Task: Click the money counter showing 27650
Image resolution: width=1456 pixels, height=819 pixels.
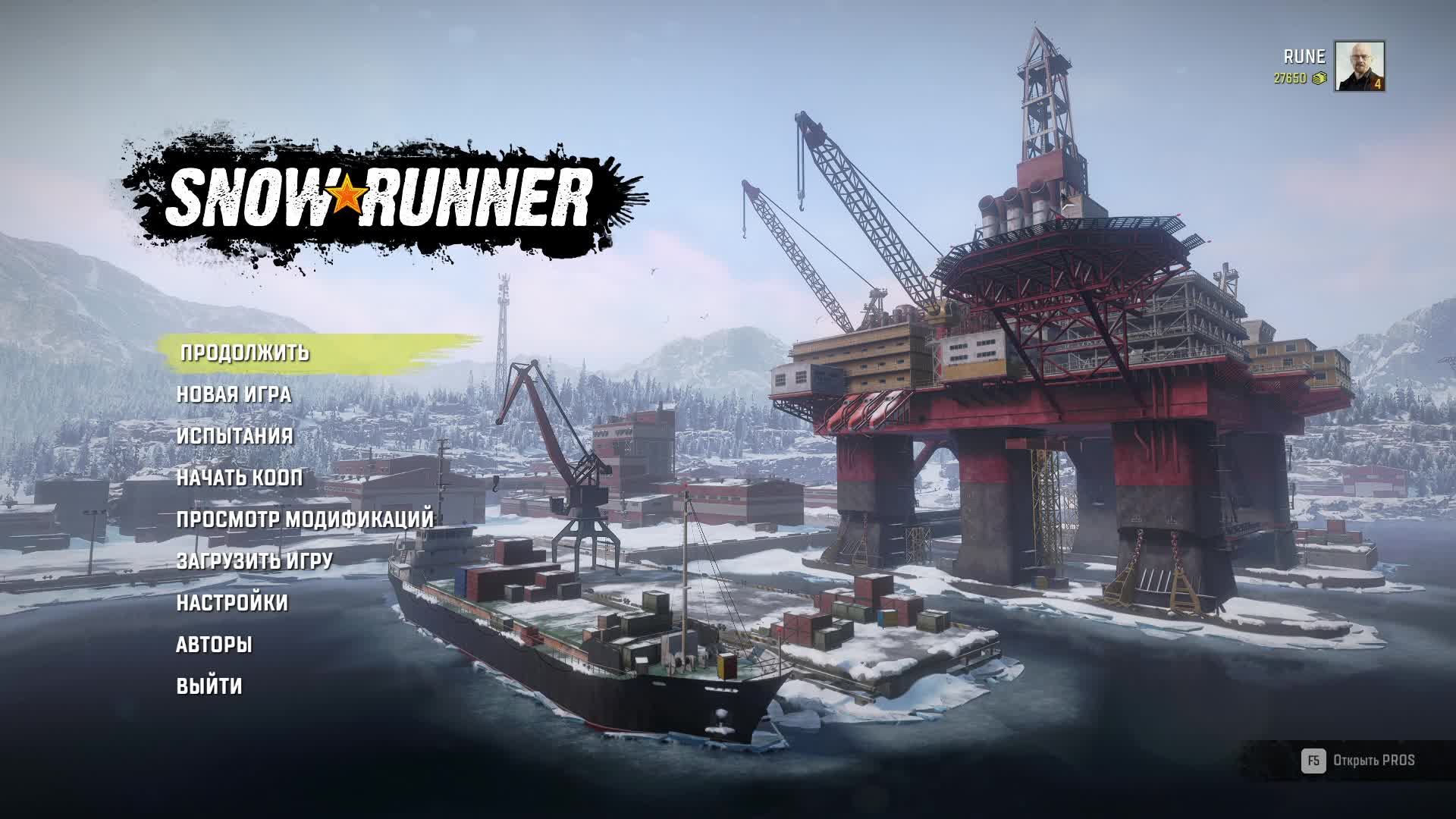Action: [1289, 77]
